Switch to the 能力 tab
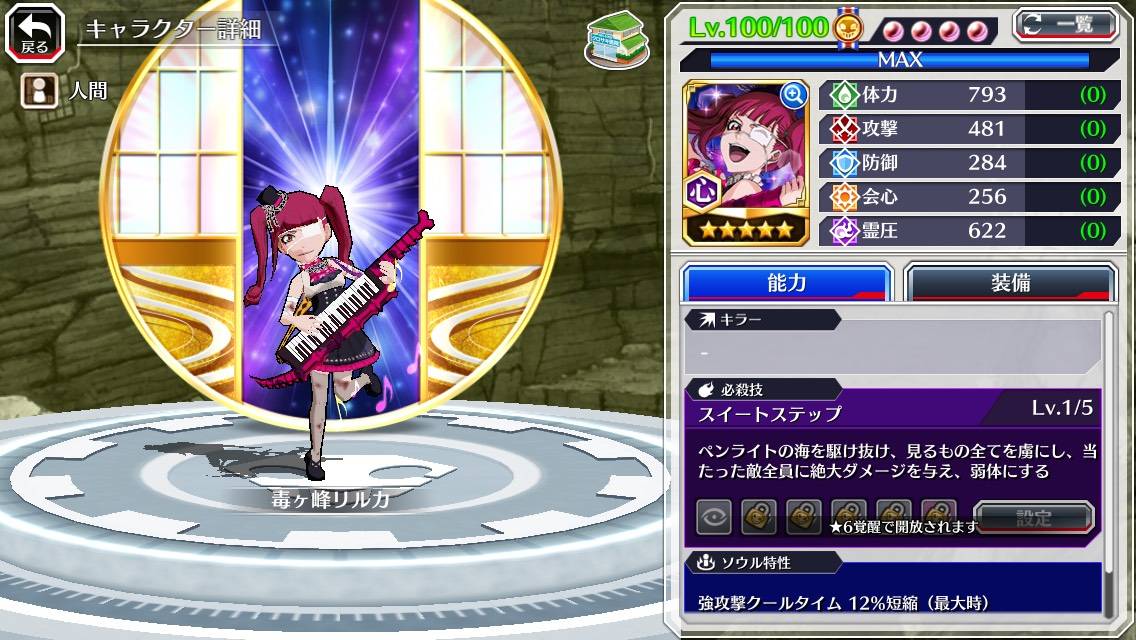This screenshot has width=1136, height=640. [786, 283]
